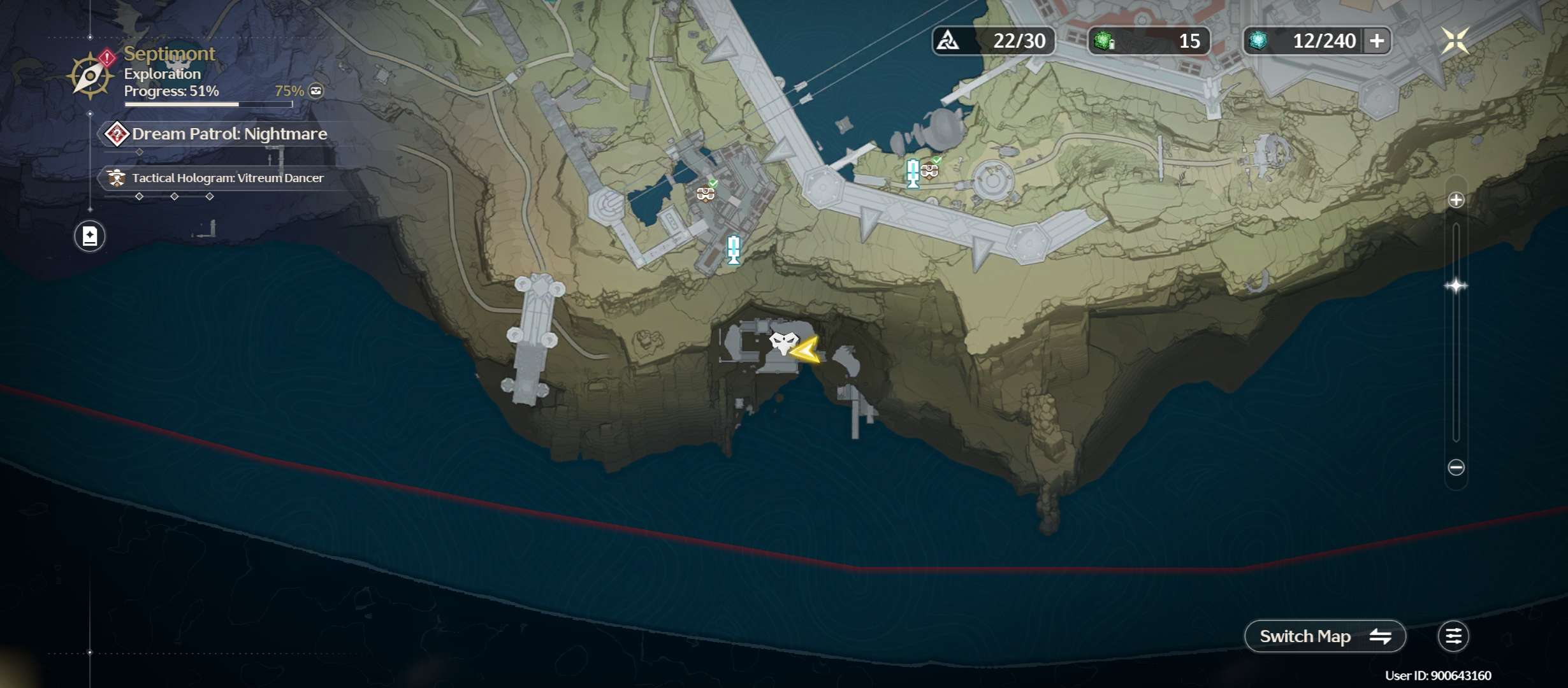Zoom in the map with plus button
Screen dimensions: 1568x688
point(1456,200)
